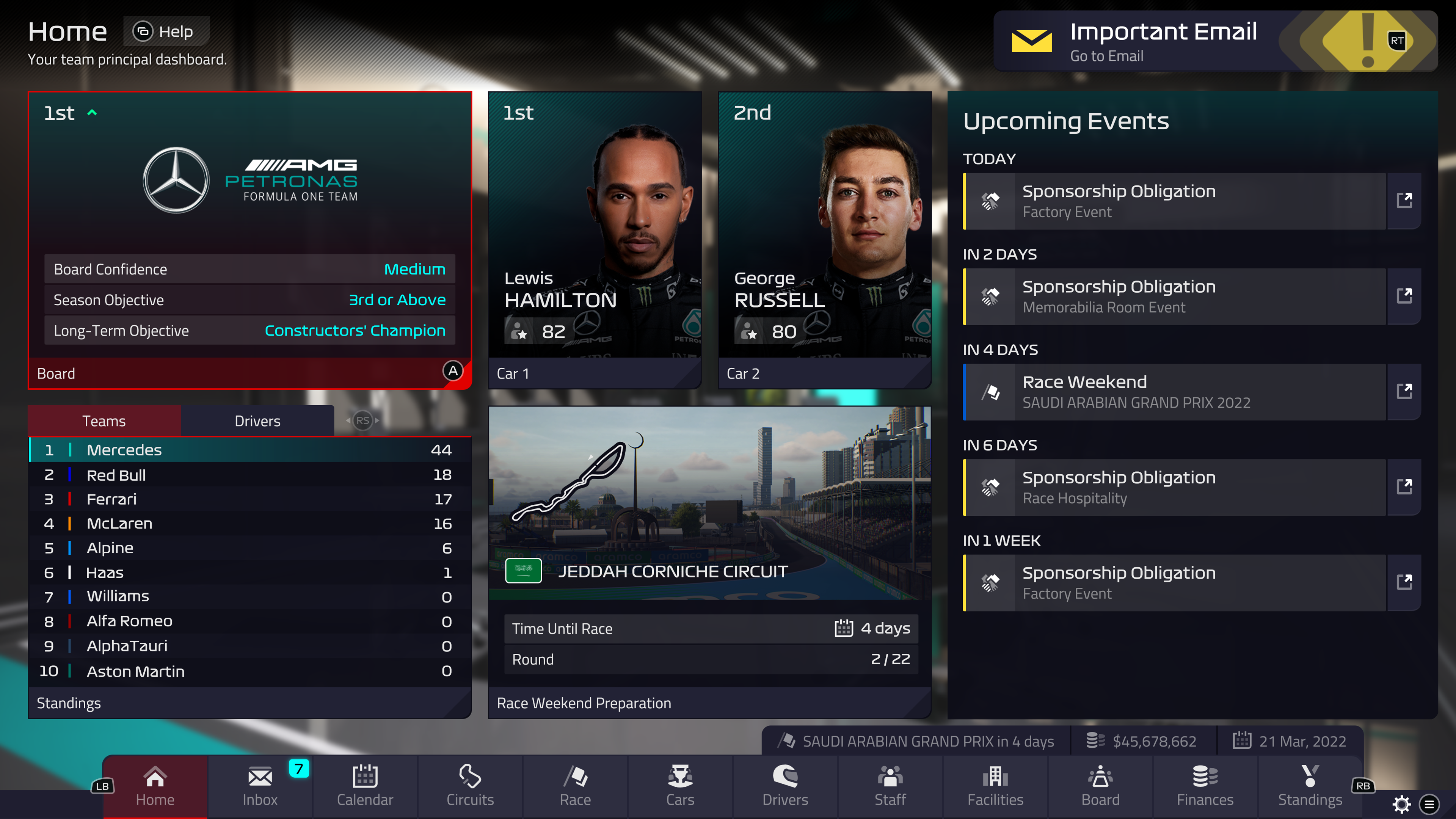
Task: Select the Teams standings tab
Action: 104,420
